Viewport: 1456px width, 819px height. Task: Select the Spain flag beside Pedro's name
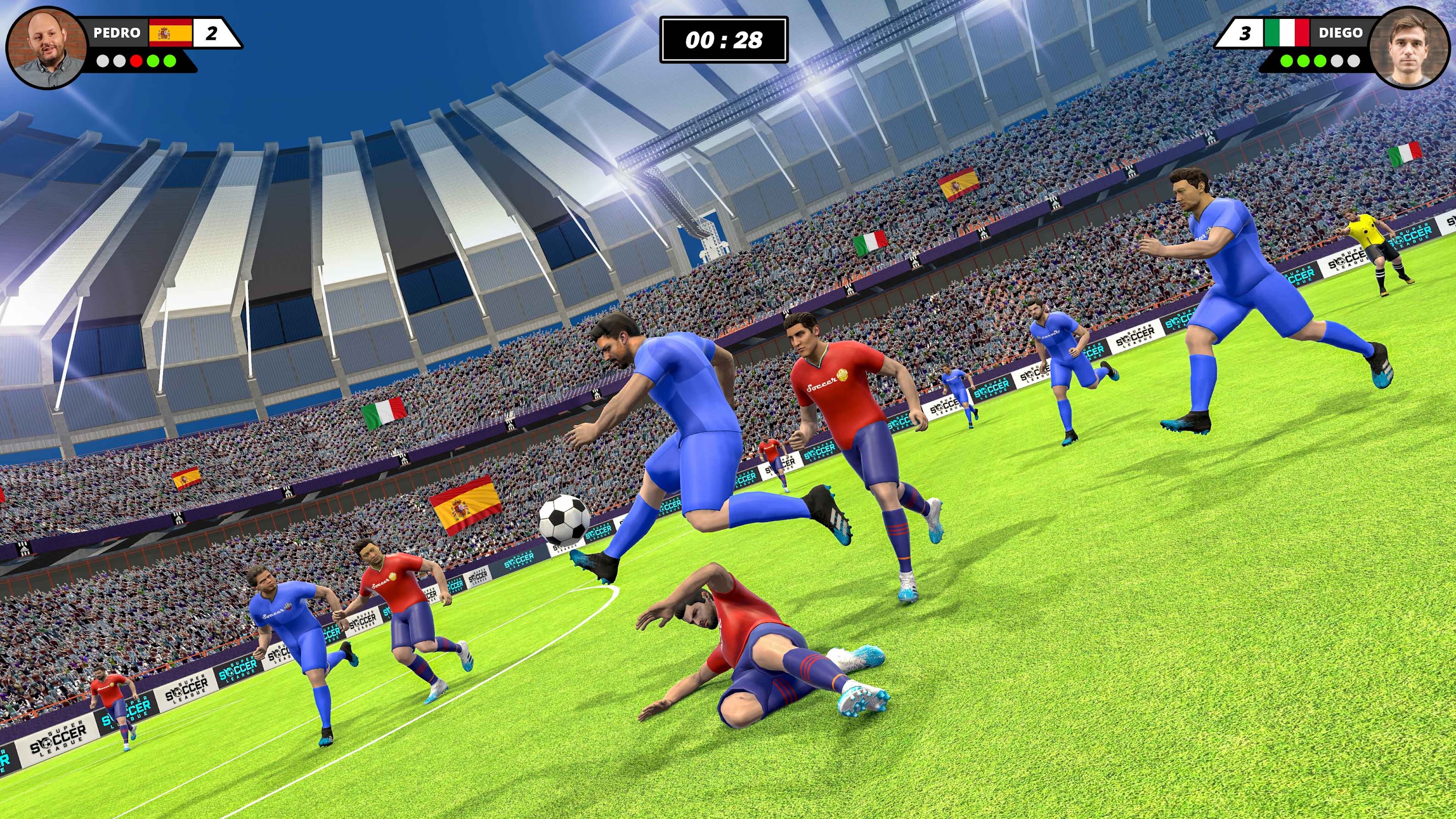[170, 33]
